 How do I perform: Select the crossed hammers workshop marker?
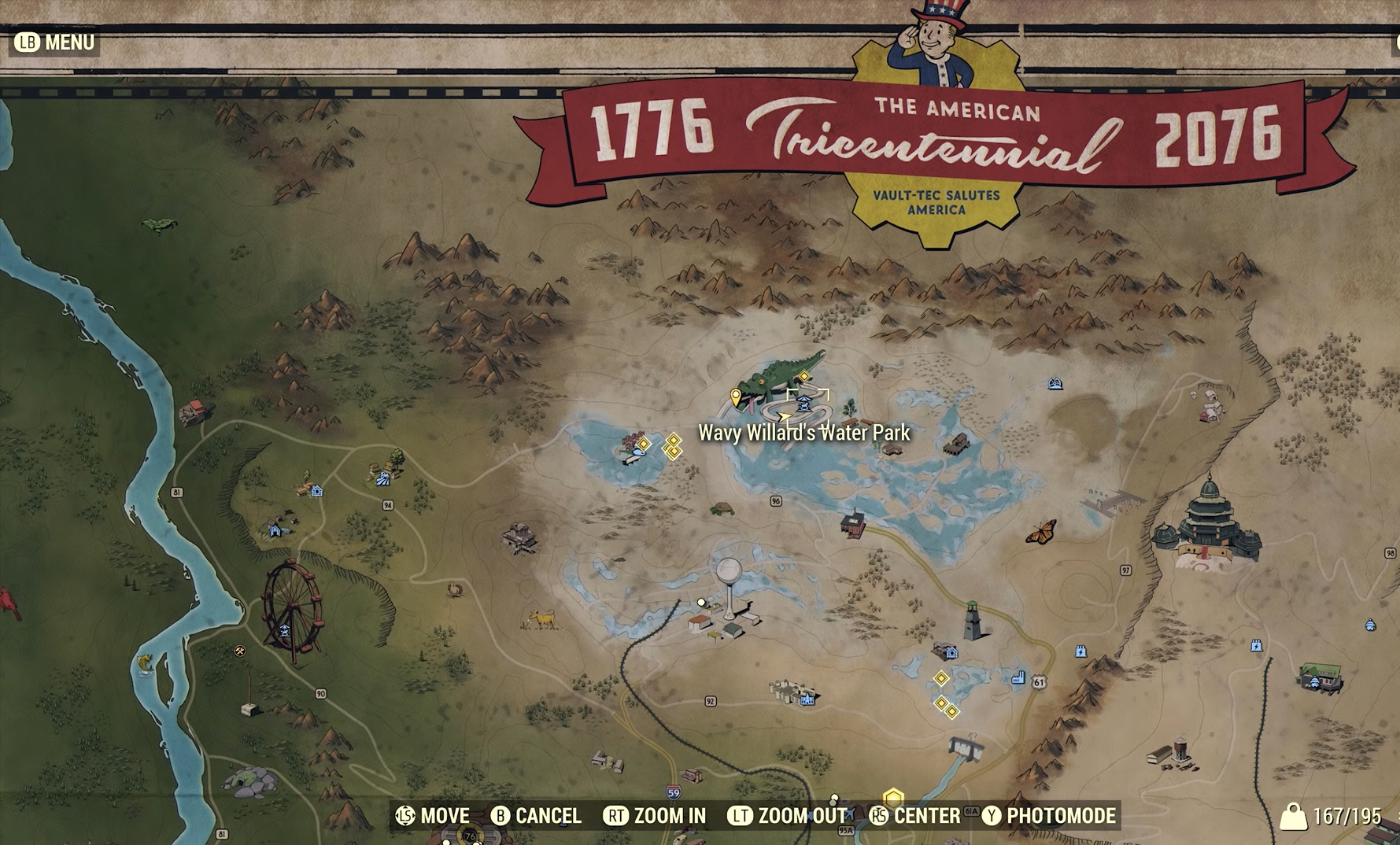pyautogui.click(x=240, y=651)
